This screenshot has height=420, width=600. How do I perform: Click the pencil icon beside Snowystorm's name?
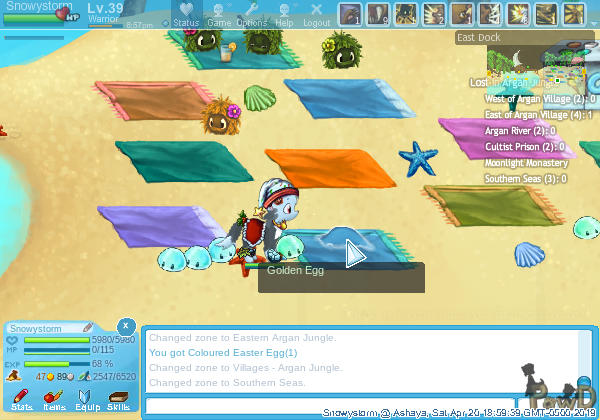coord(88,327)
